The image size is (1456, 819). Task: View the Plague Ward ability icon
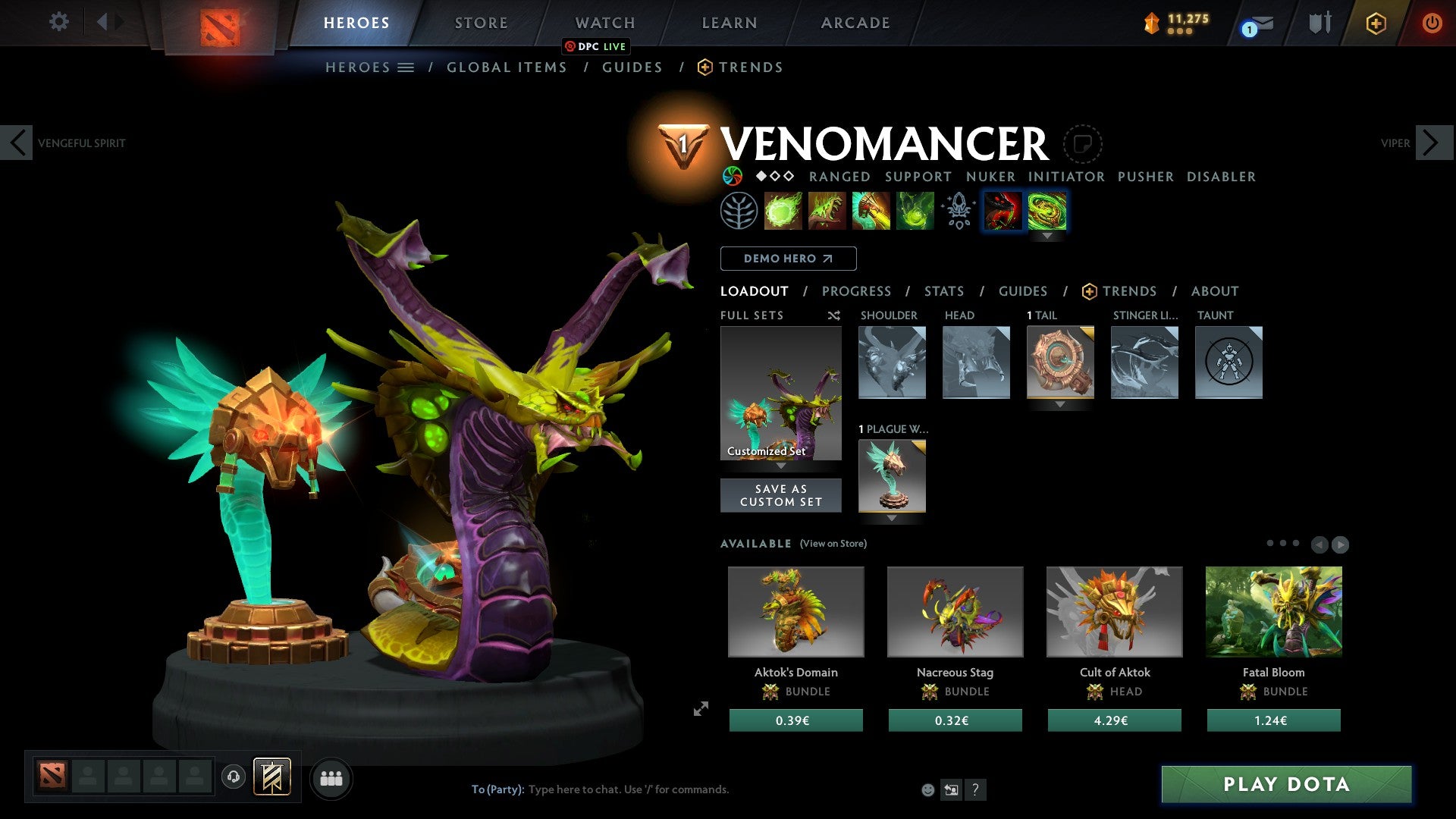869,211
